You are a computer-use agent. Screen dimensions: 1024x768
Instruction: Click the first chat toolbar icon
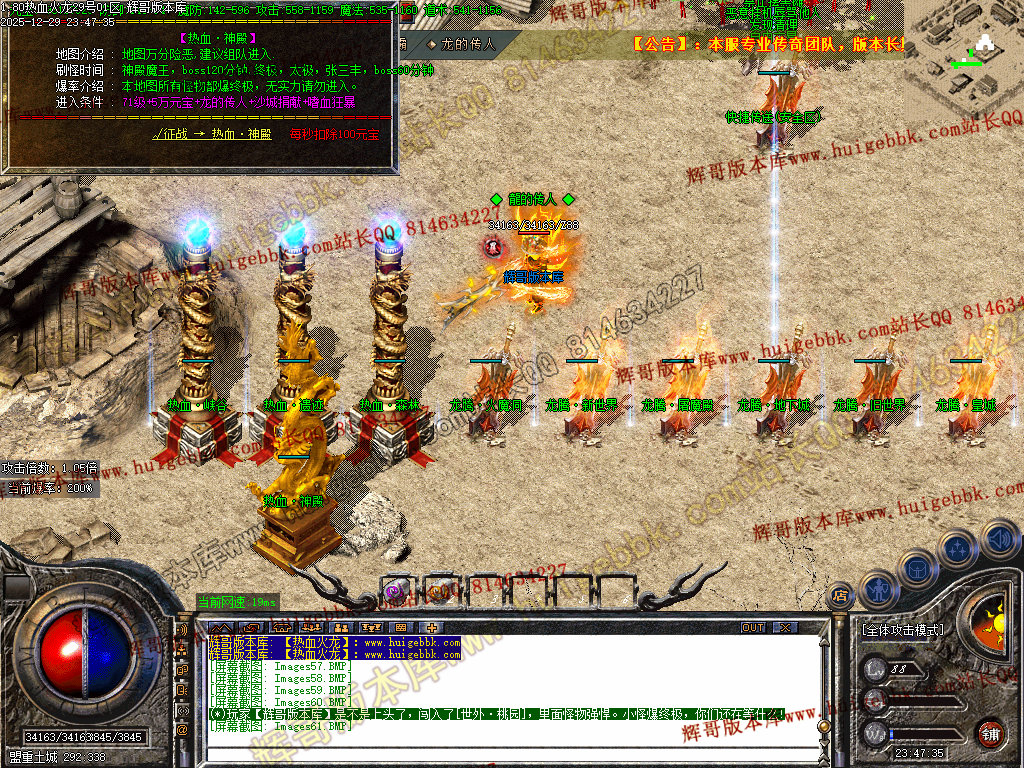tap(221, 627)
